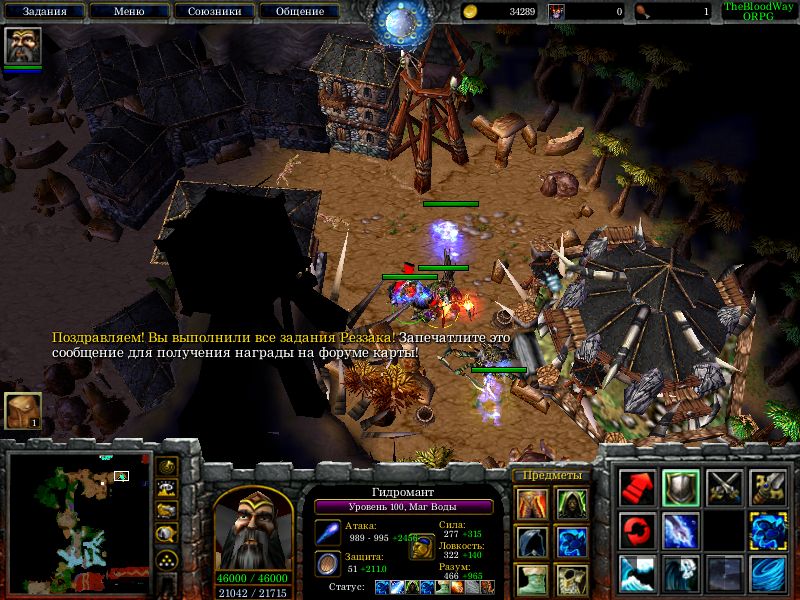Select the hero portrait icon at top left
800x600 pixels.
[x=22, y=47]
